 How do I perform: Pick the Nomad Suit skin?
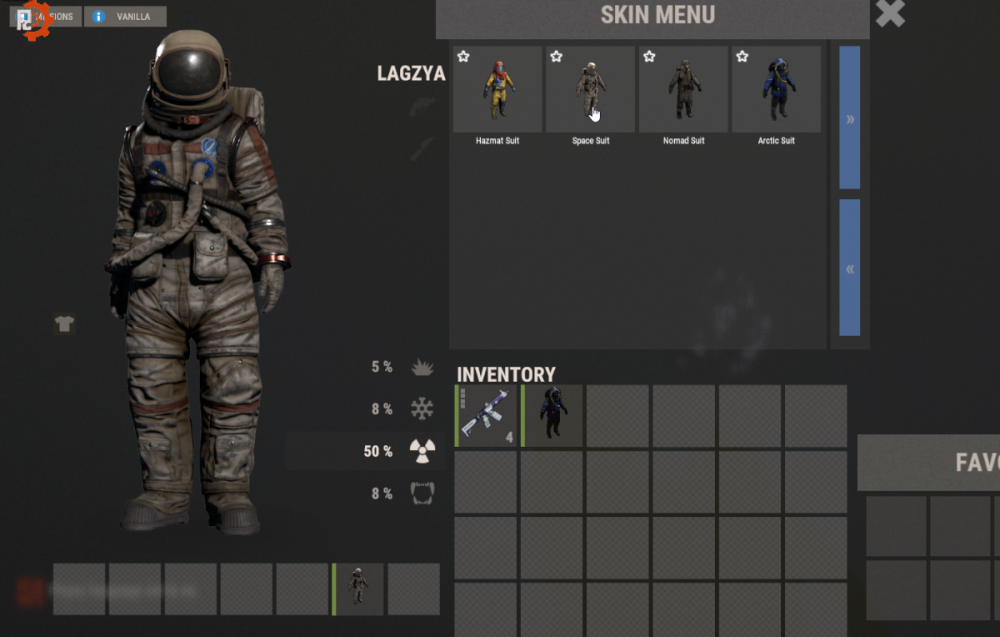[683, 90]
